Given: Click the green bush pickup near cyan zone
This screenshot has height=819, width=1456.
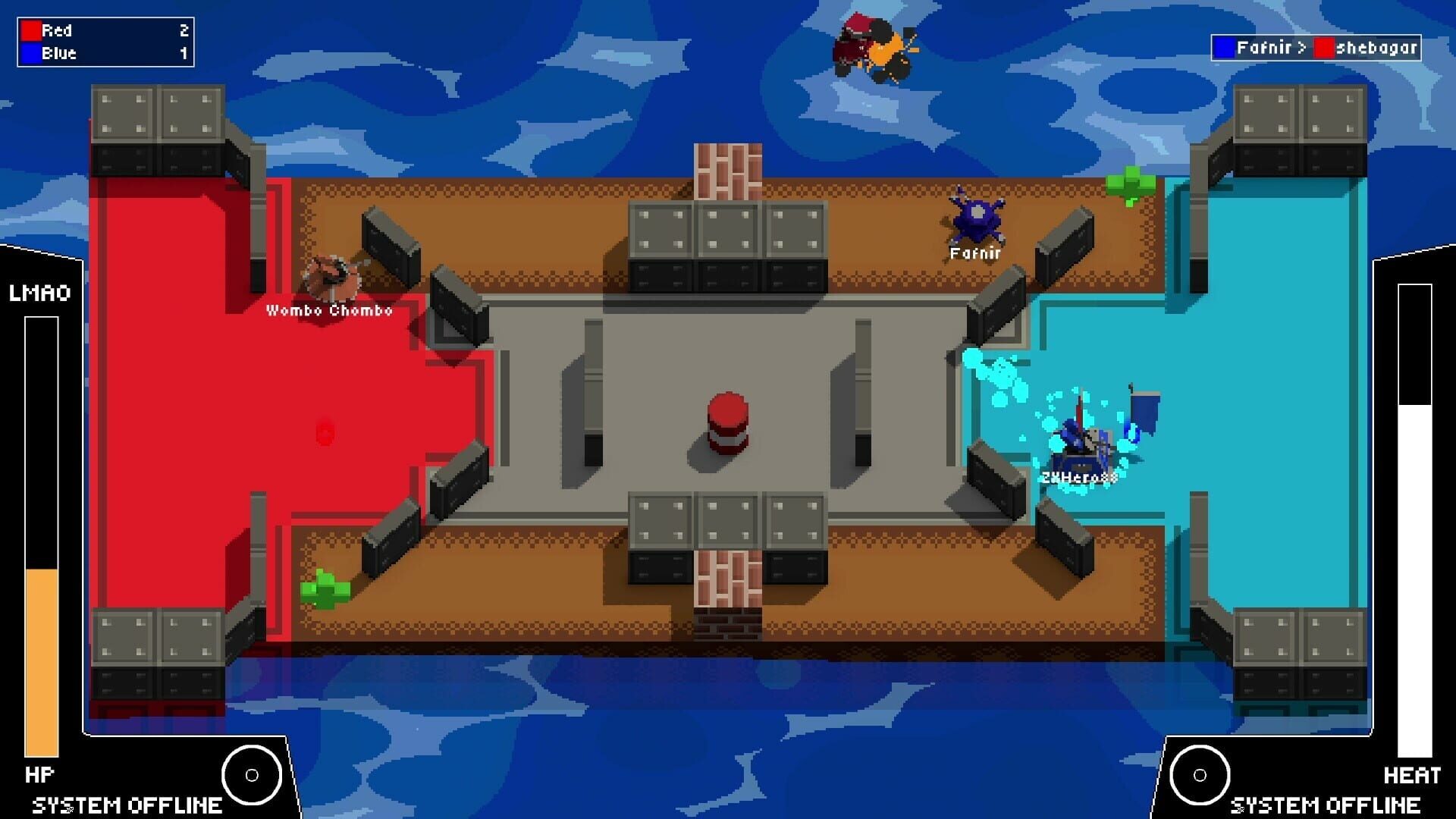Looking at the screenshot, I should point(1129,184).
